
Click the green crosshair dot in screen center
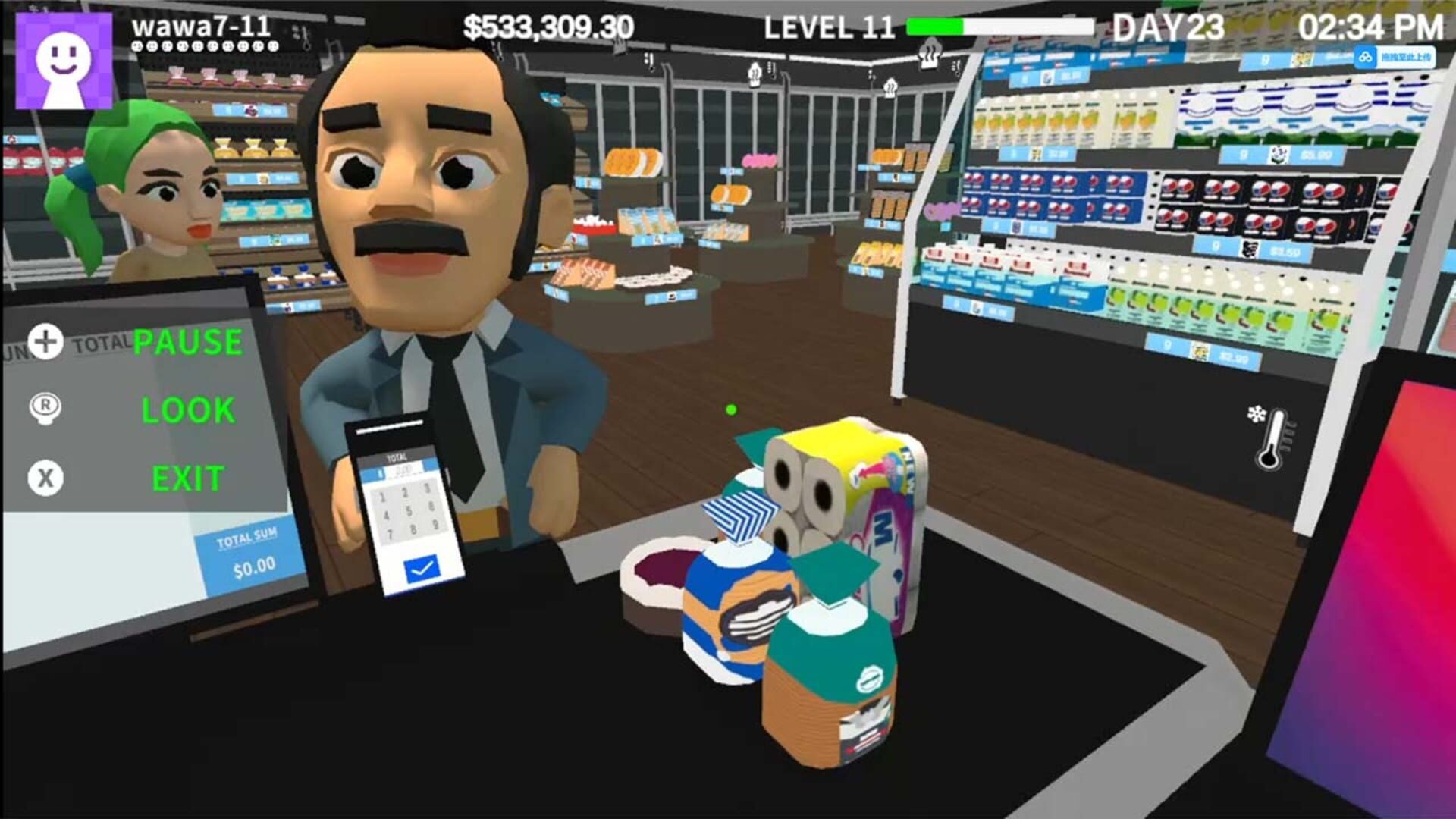(730, 408)
